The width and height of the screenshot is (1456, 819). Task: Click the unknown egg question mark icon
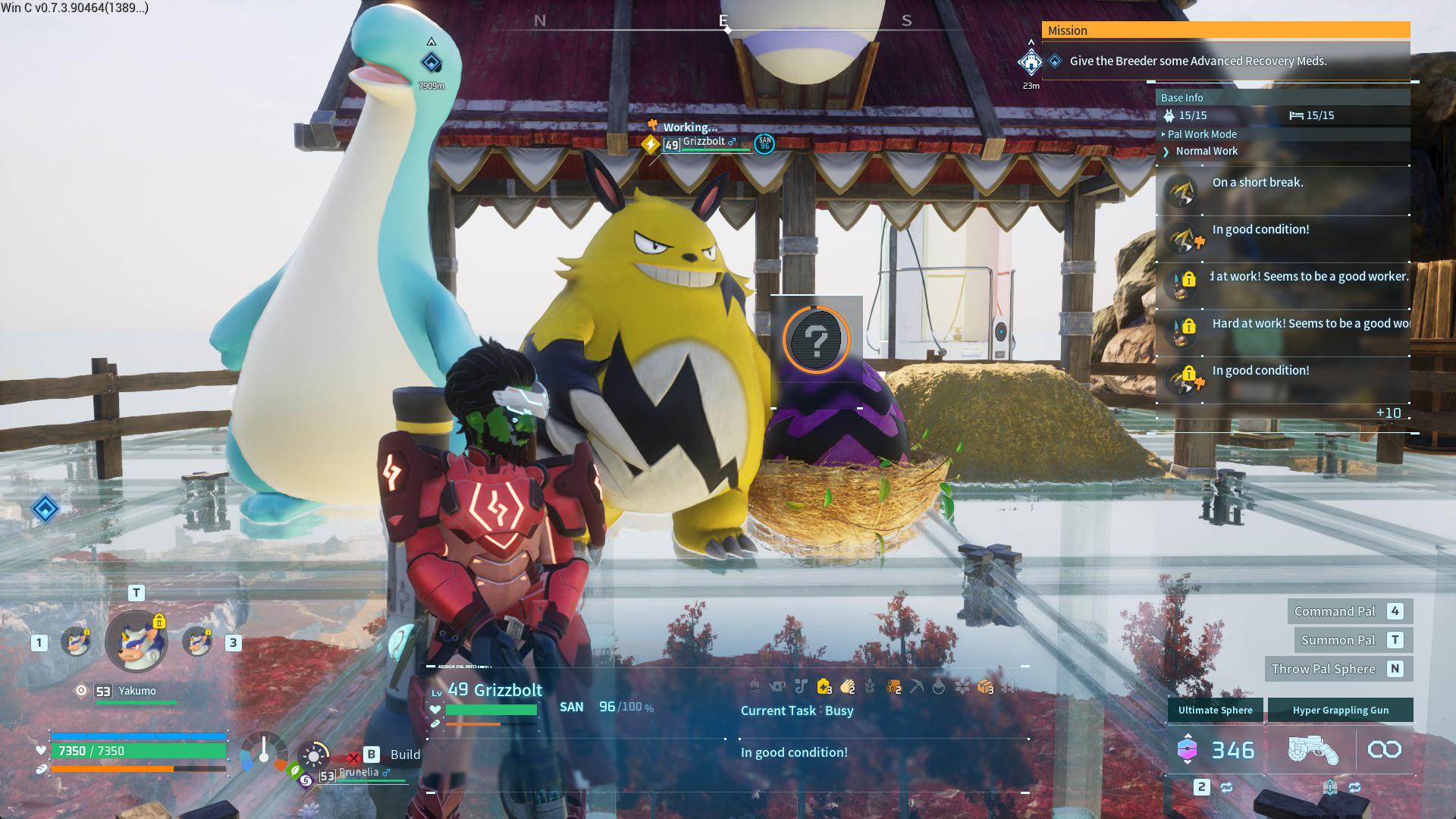click(x=817, y=340)
